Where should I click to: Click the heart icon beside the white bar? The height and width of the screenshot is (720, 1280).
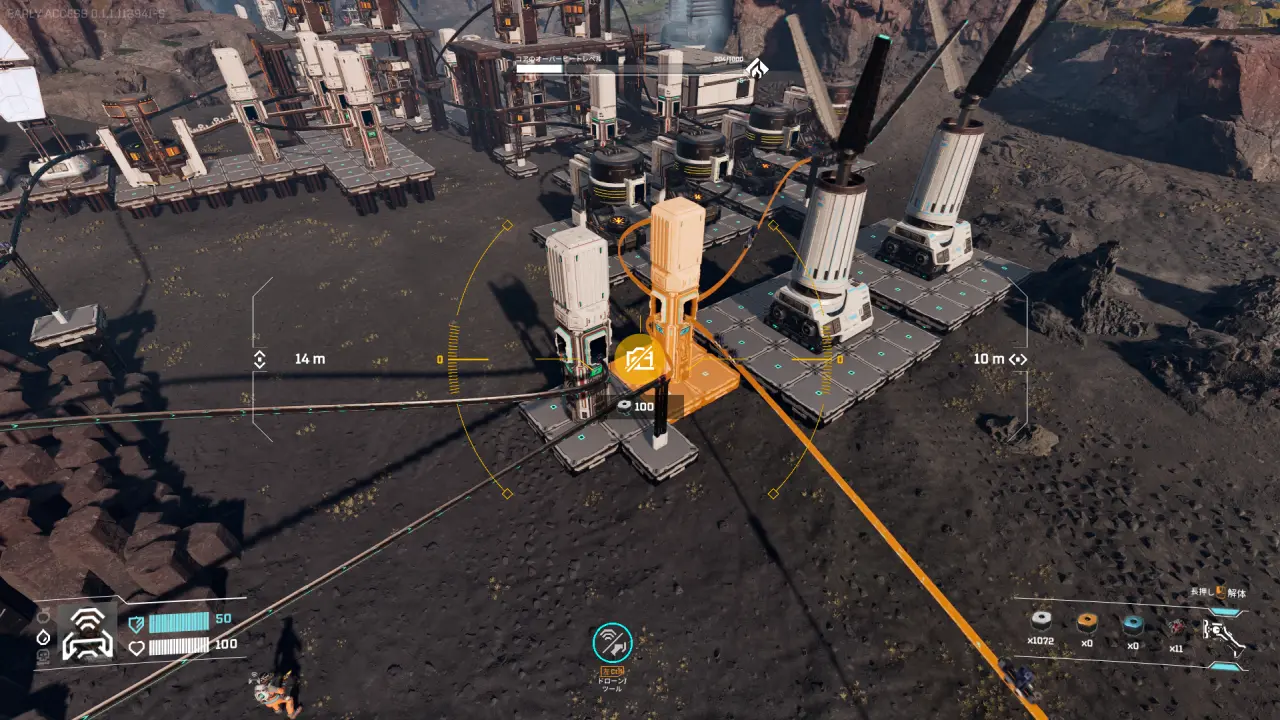(x=137, y=646)
